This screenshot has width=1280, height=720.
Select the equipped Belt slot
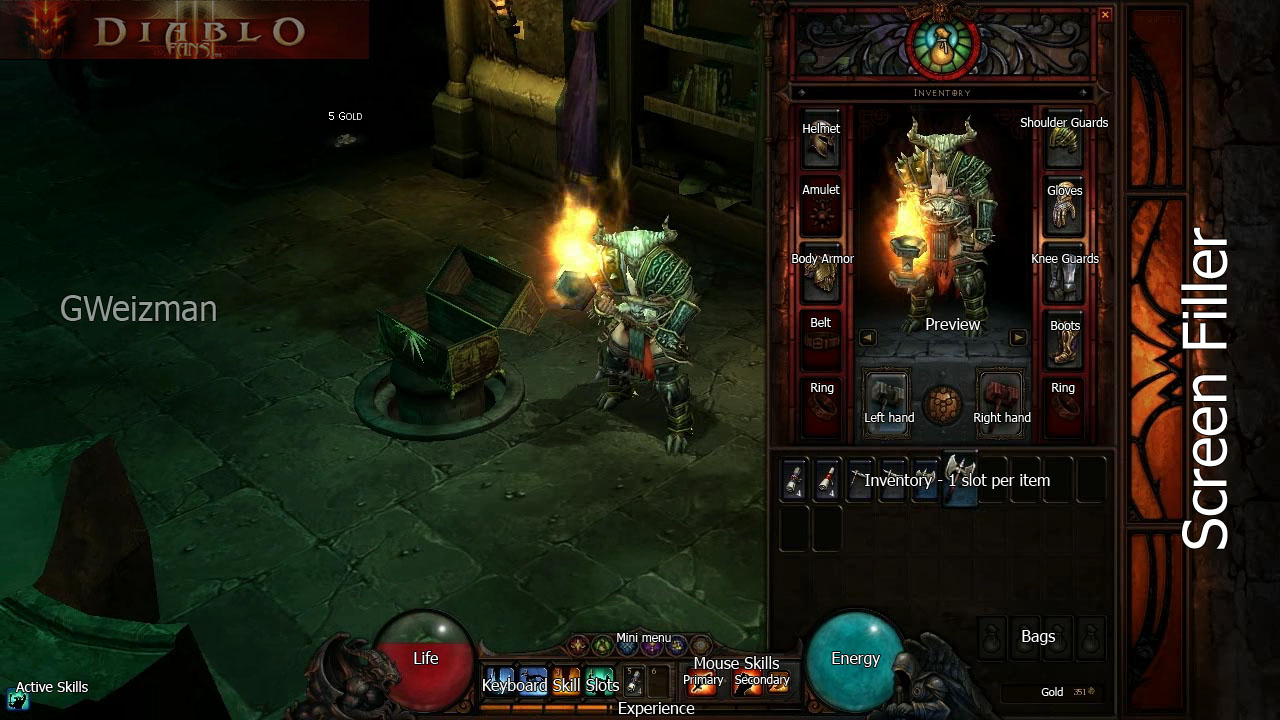pos(821,342)
